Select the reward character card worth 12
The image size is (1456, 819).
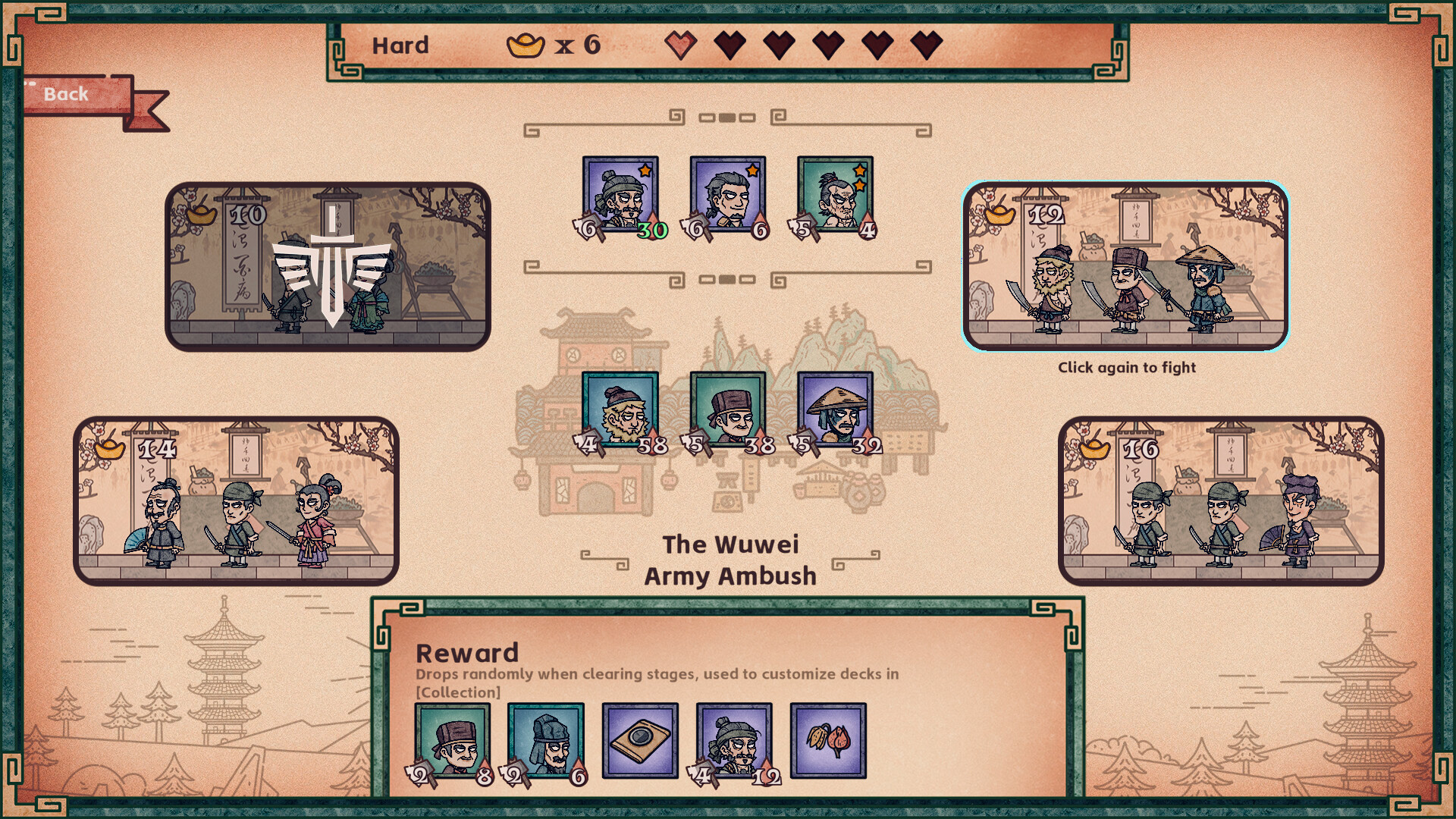(x=733, y=738)
